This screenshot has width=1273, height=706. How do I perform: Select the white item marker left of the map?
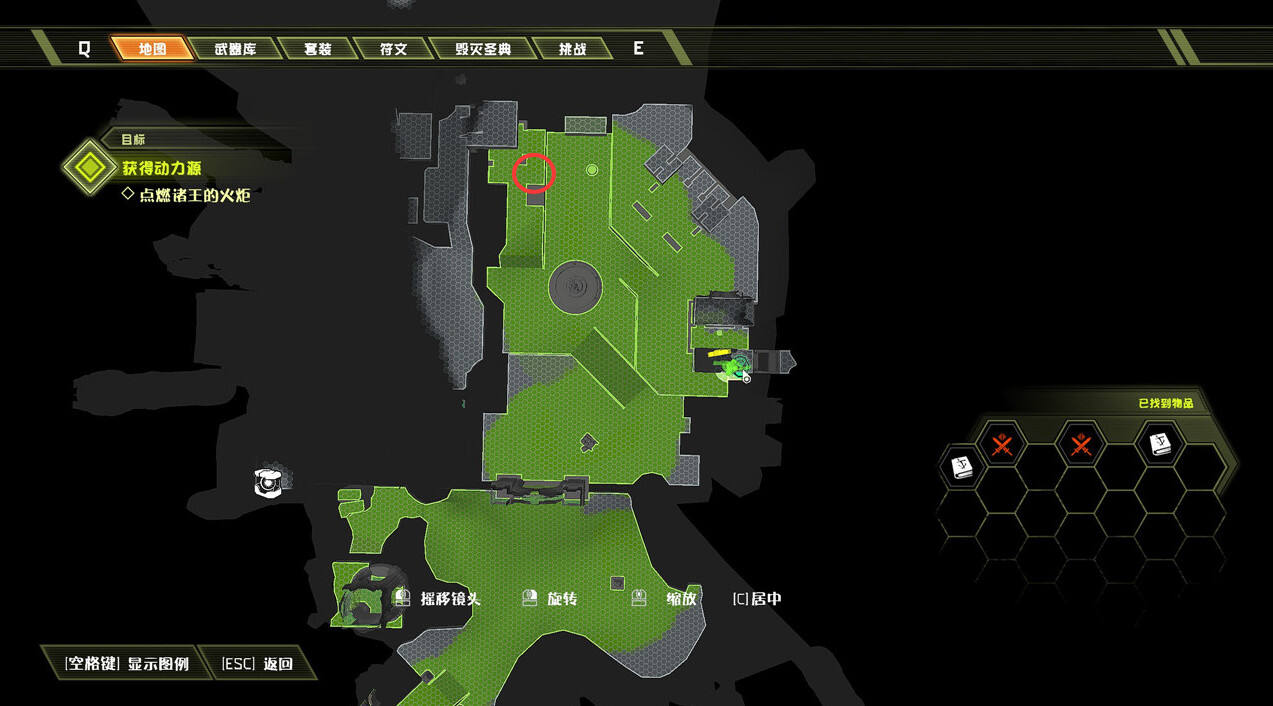[x=268, y=482]
